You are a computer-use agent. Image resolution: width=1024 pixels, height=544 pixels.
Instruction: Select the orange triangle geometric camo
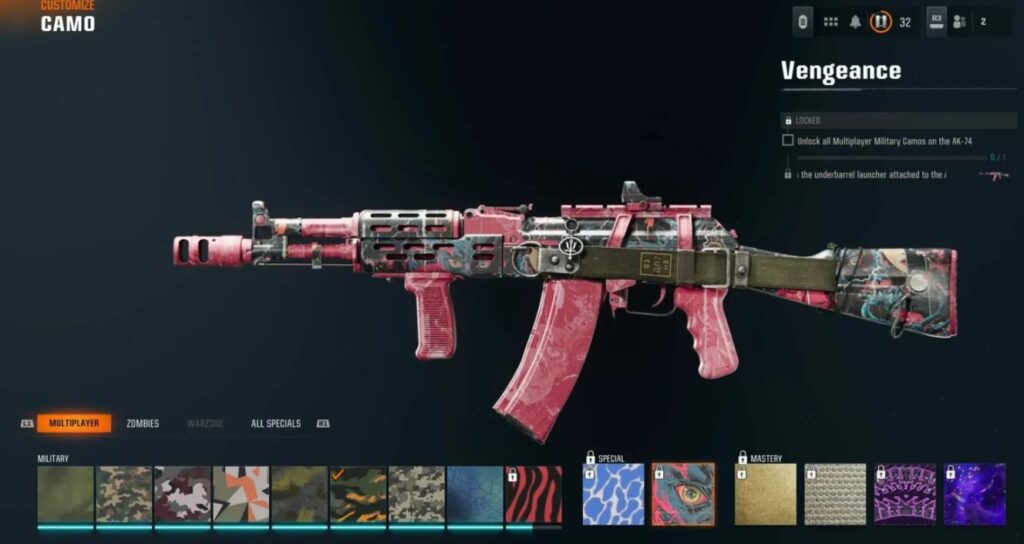(x=241, y=494)
